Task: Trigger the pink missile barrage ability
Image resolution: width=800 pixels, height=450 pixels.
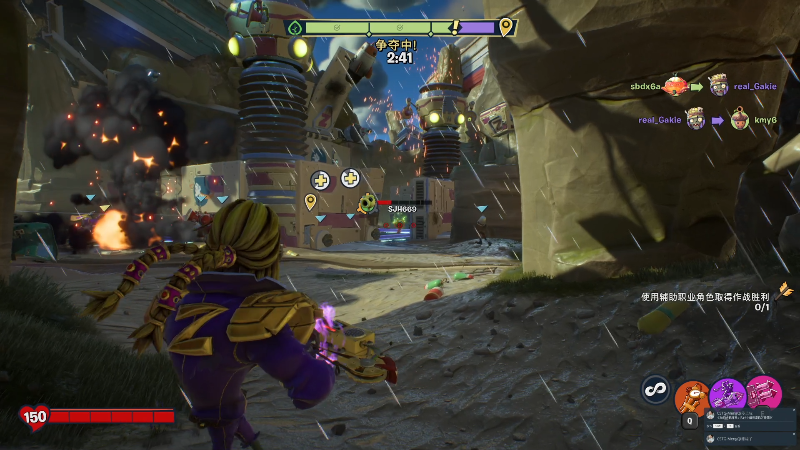Action: coord(764,392)
